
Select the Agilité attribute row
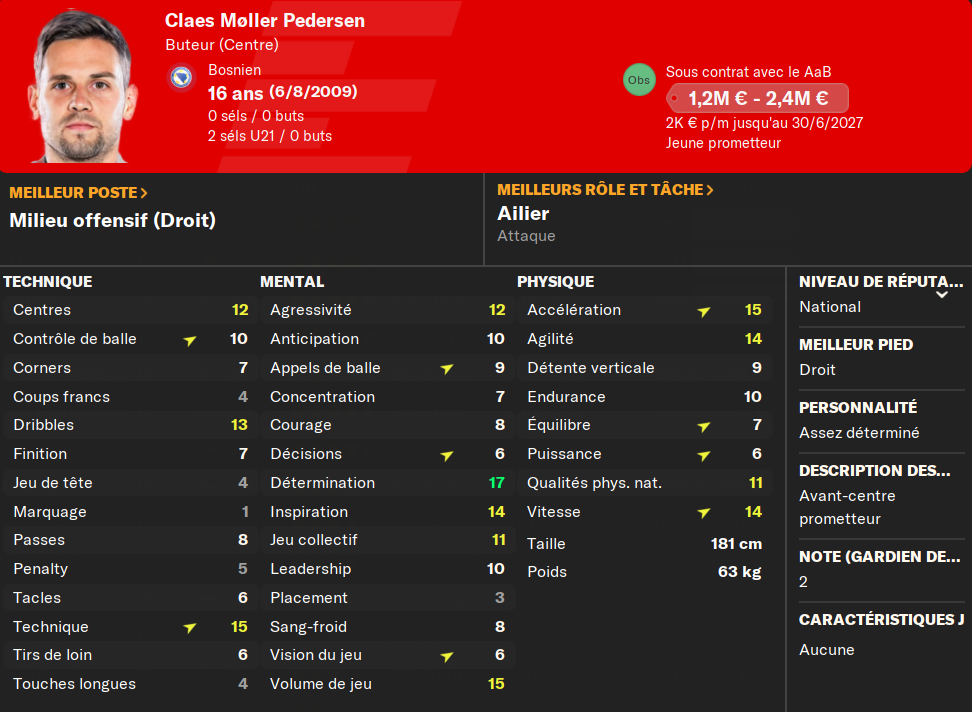(644, 339)
